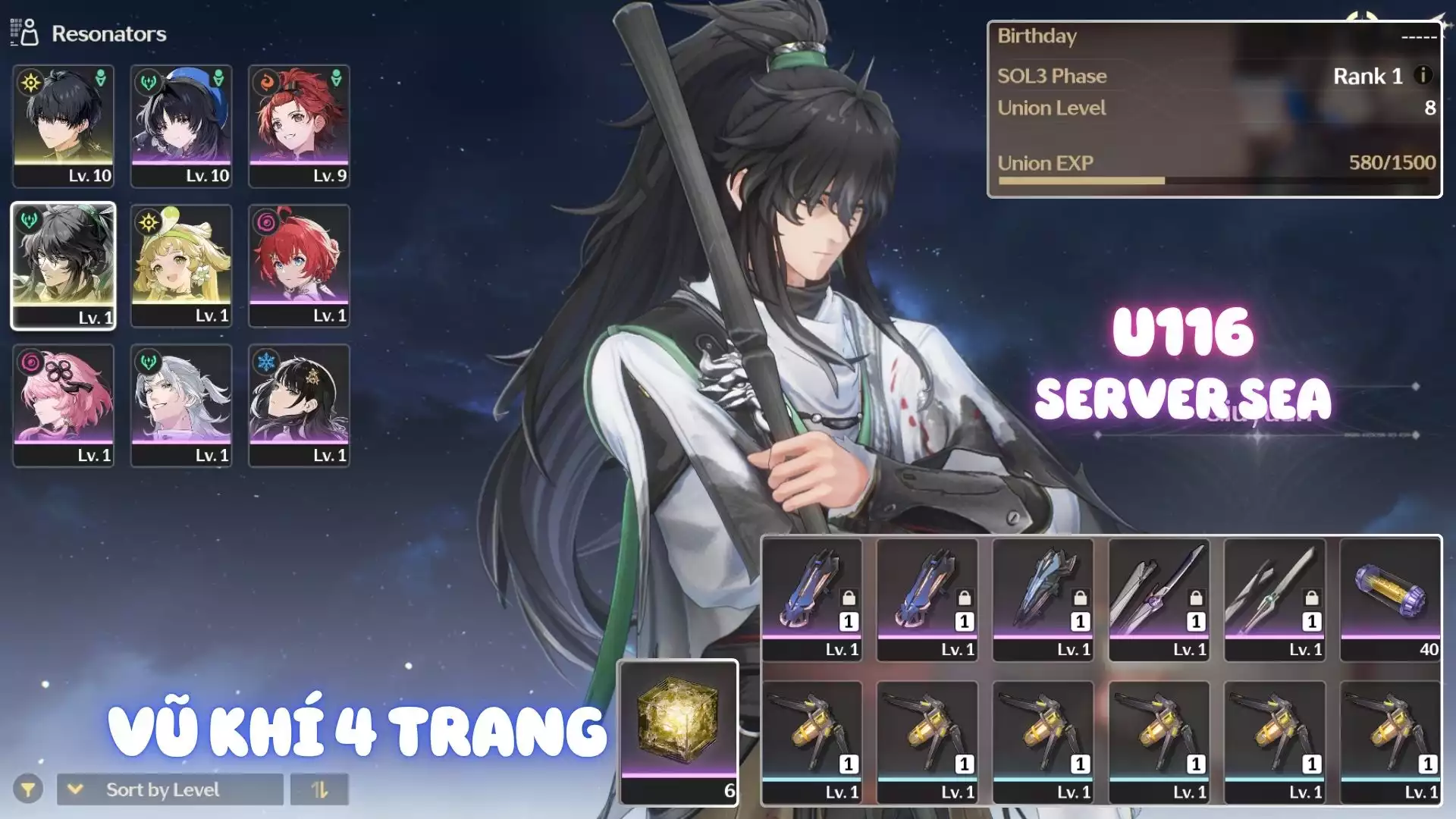Select the golden cube item slot
This screenshot has height=819, width=1456.
tap(678, 731)
